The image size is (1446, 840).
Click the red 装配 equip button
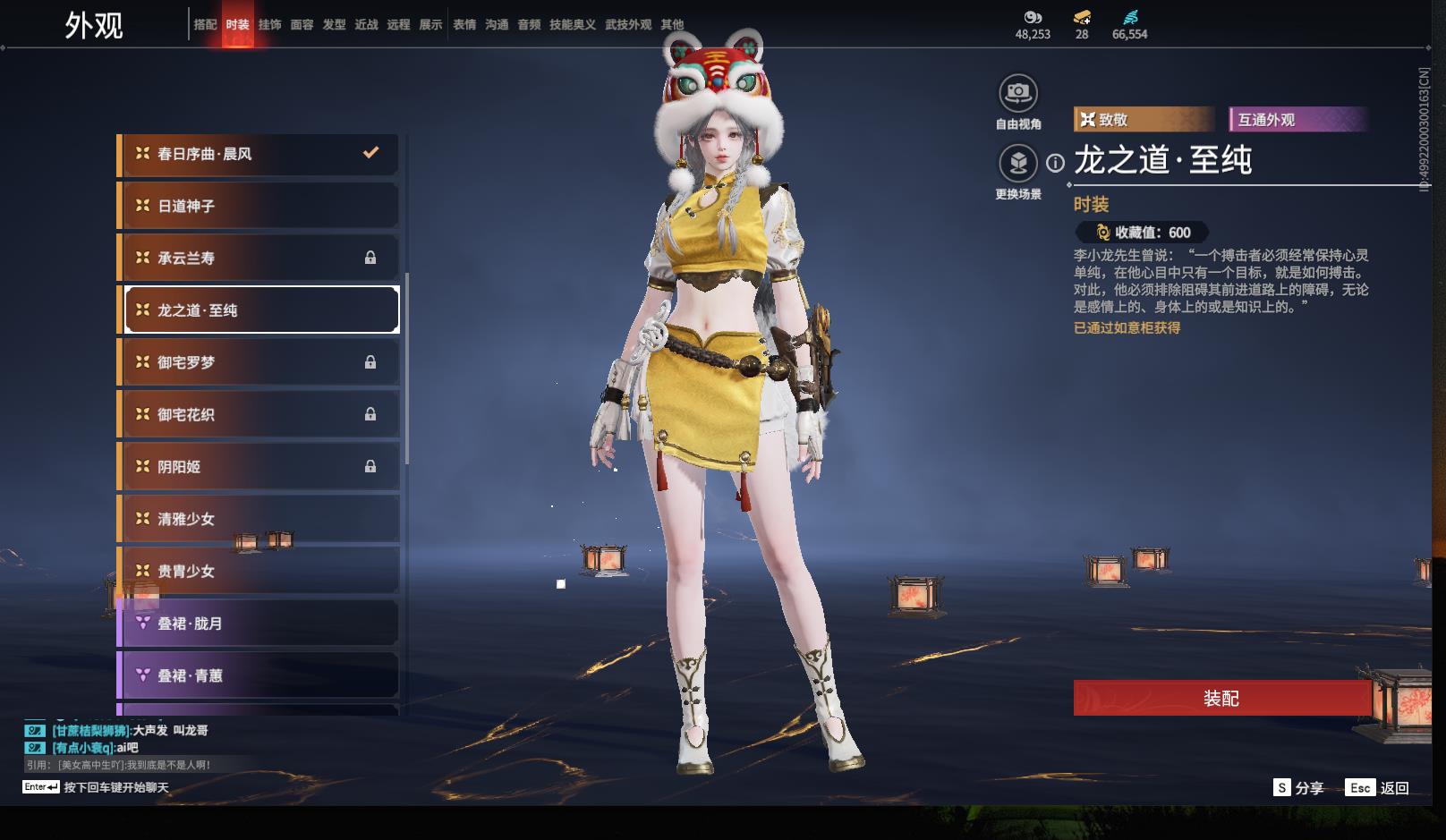[1221, 698]
